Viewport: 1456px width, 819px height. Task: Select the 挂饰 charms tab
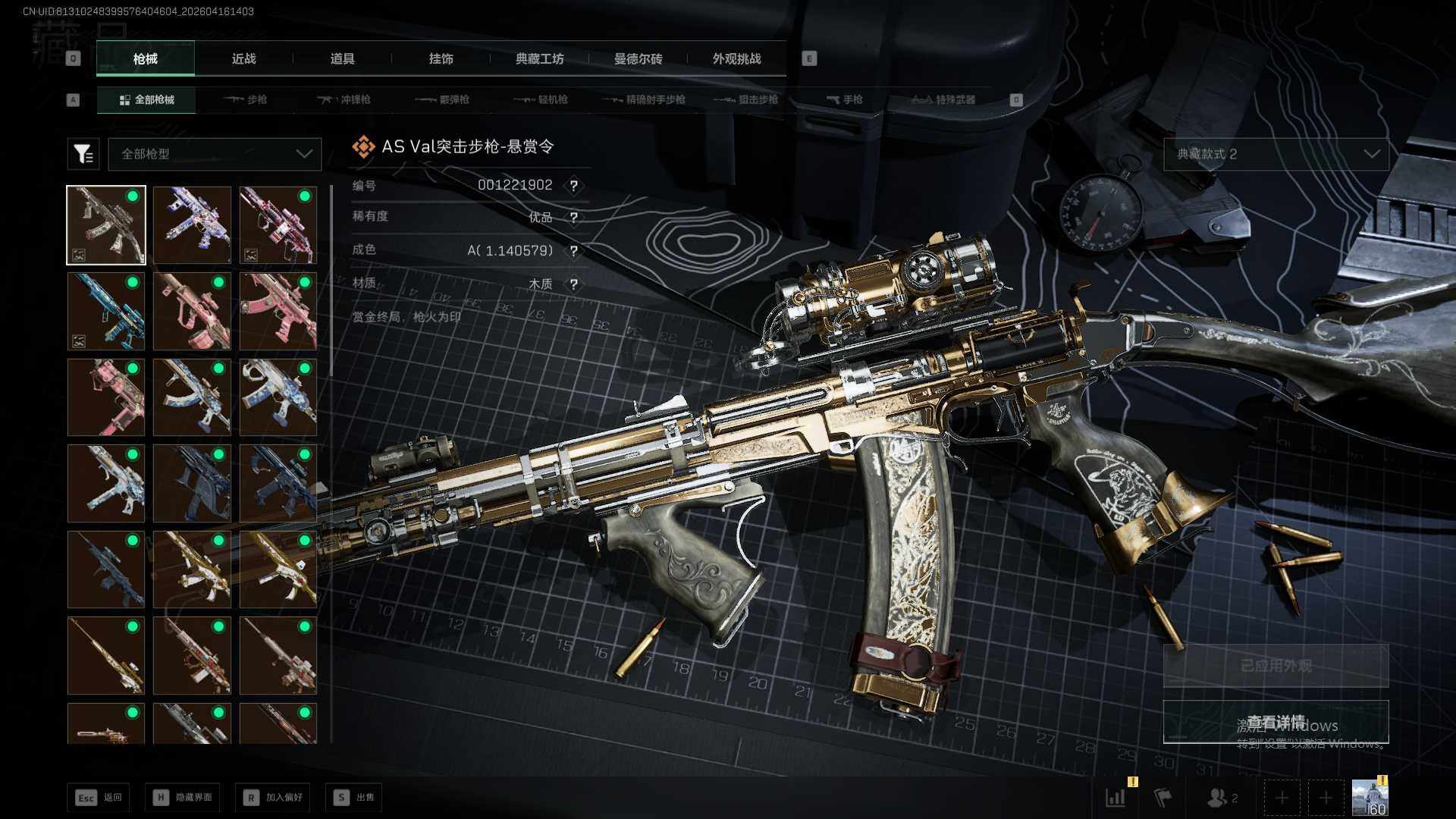(441, 58)
